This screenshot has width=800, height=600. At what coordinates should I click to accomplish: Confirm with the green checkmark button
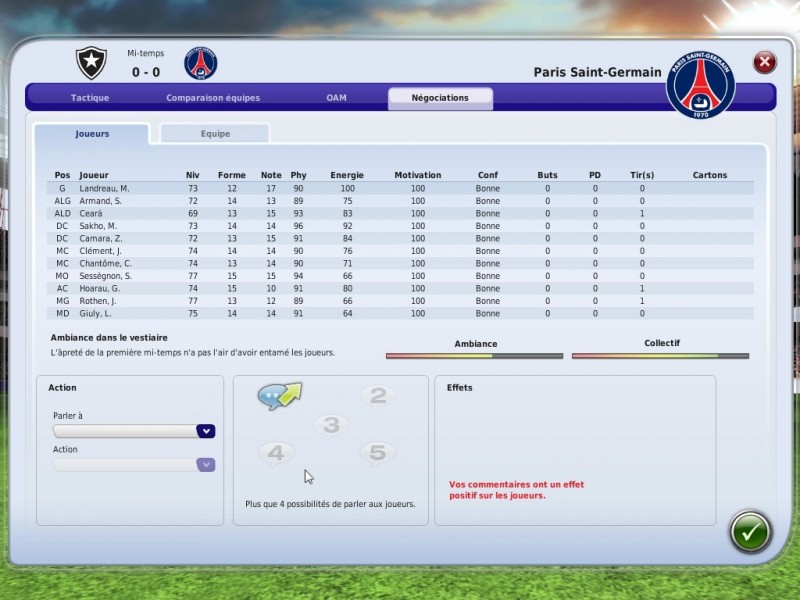pos(750,531)
